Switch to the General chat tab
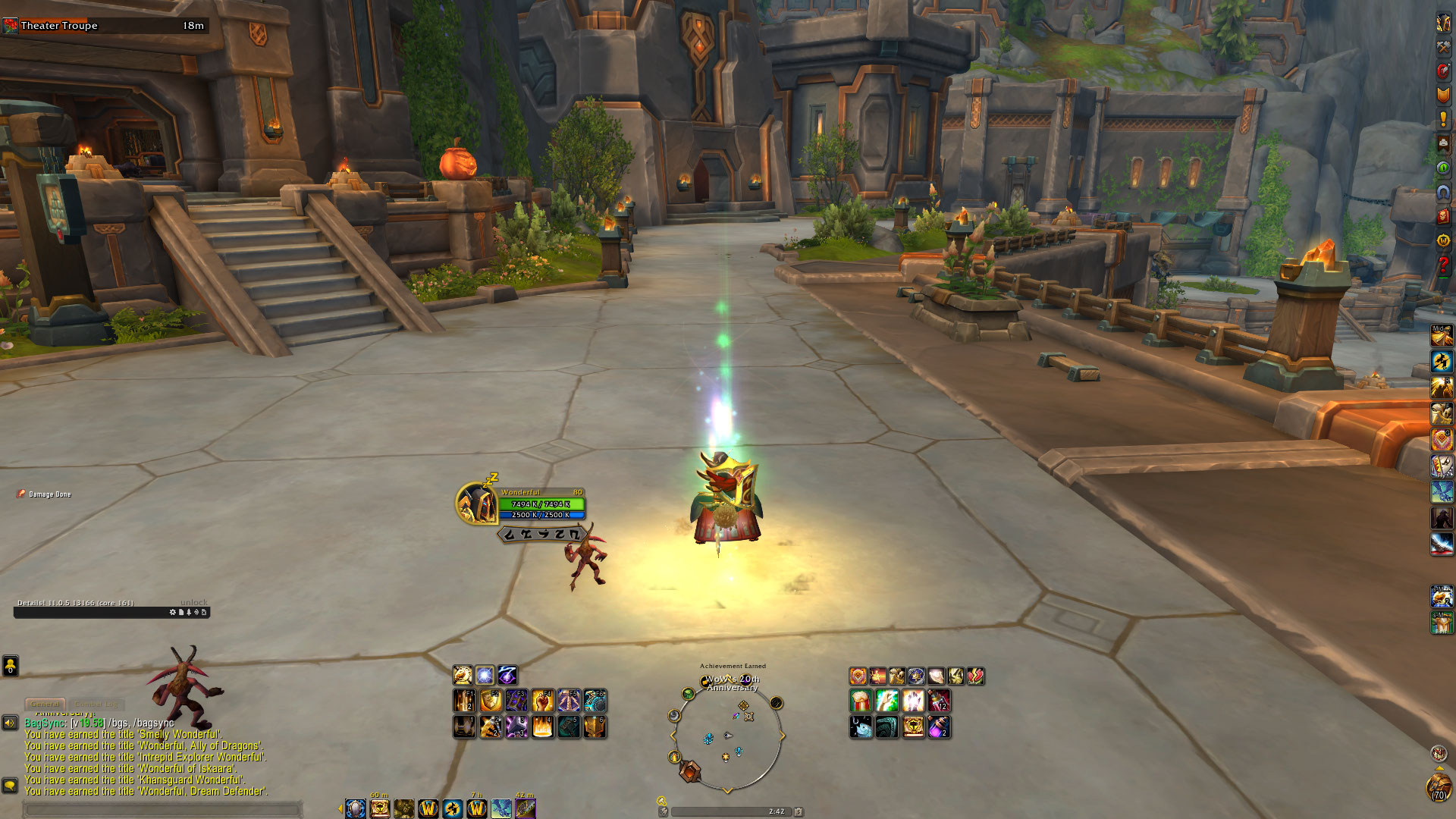This screenshot has height=819, width=1456. [x=45, y=704]
